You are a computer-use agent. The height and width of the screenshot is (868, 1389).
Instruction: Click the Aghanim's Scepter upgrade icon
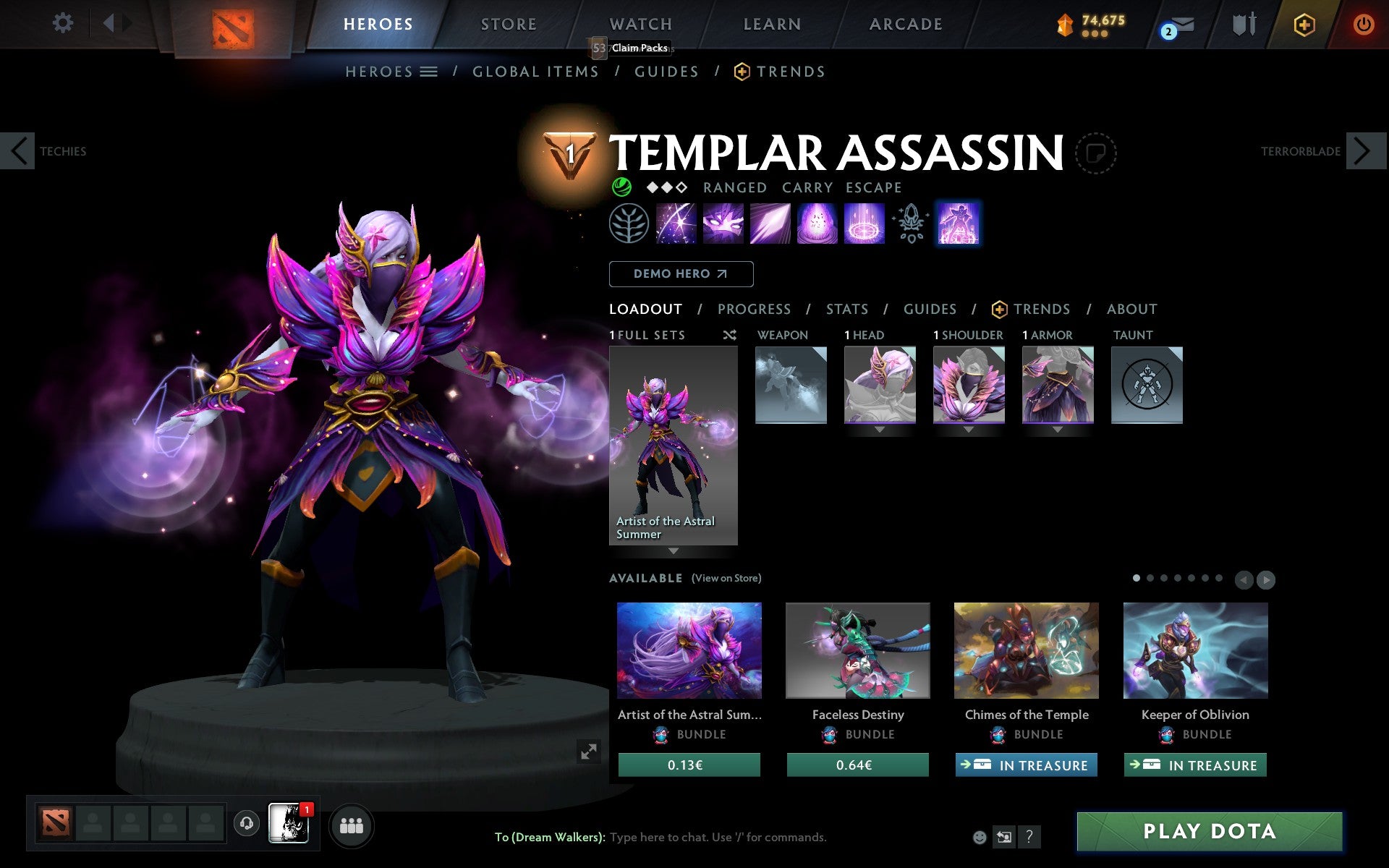[x=911, y=224]
